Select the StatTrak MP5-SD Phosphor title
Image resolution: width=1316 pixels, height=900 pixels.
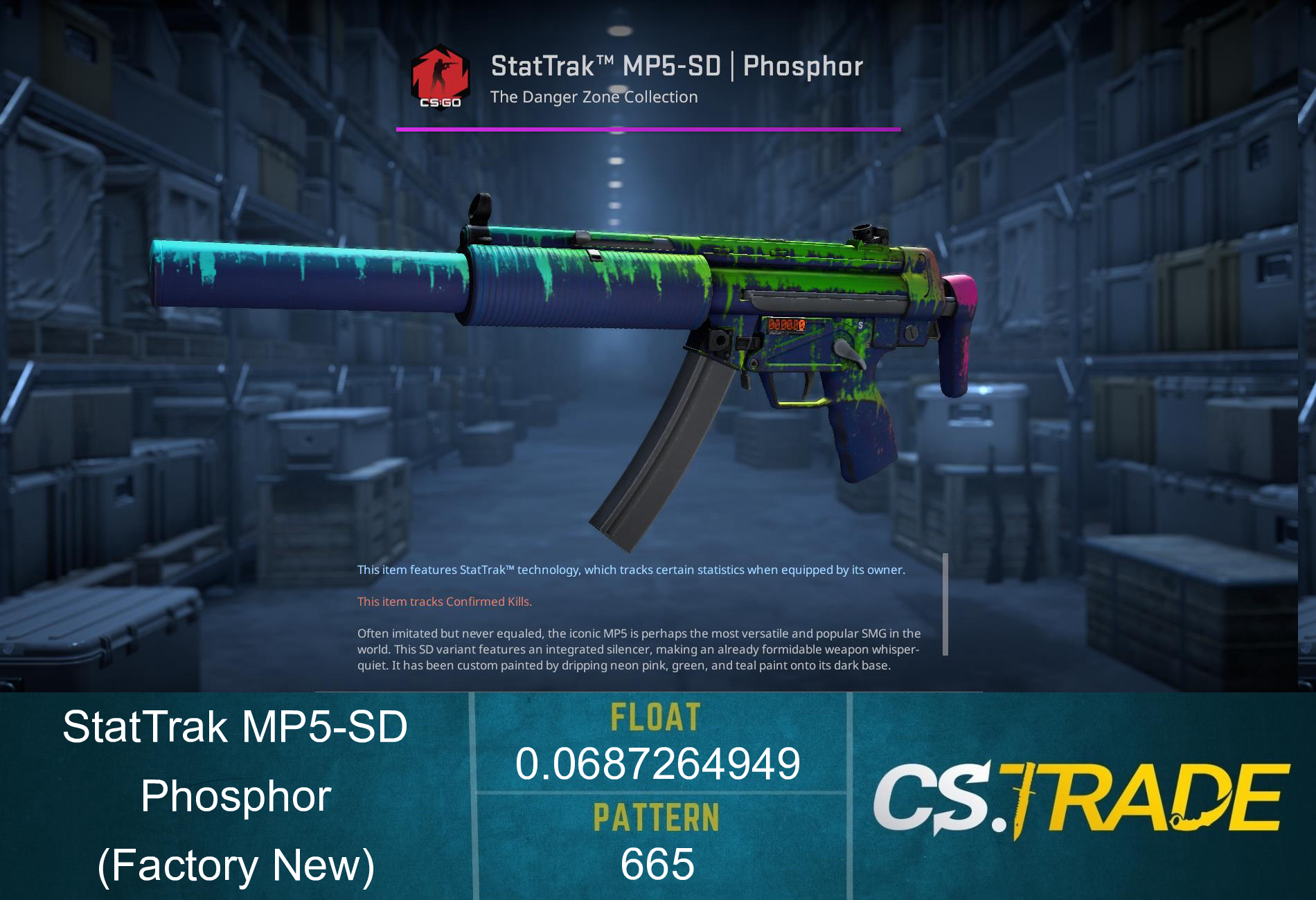point(677,66)
